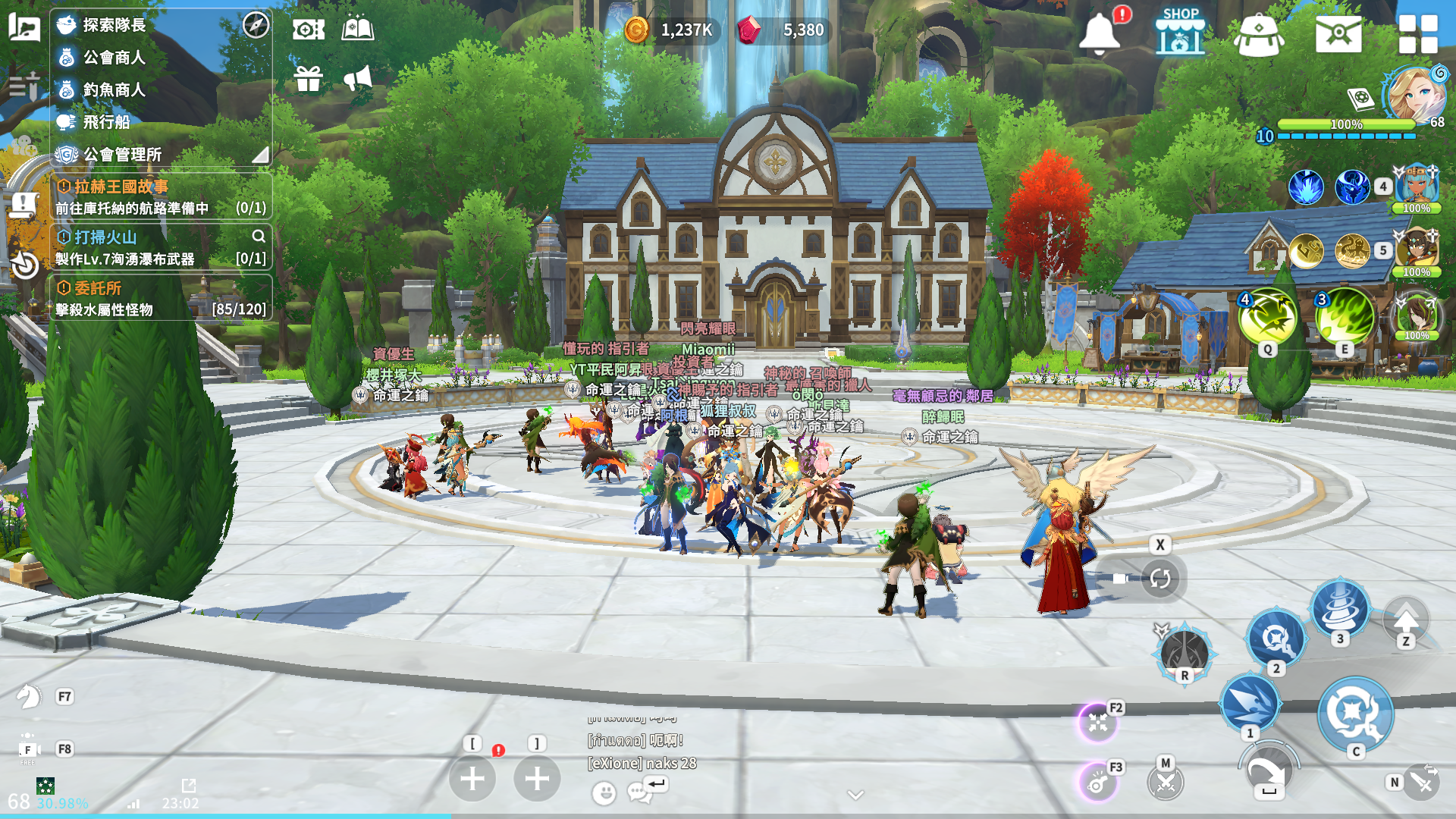Select 公會管理所 in the location list
The image size is (1456, 819).
121,155
